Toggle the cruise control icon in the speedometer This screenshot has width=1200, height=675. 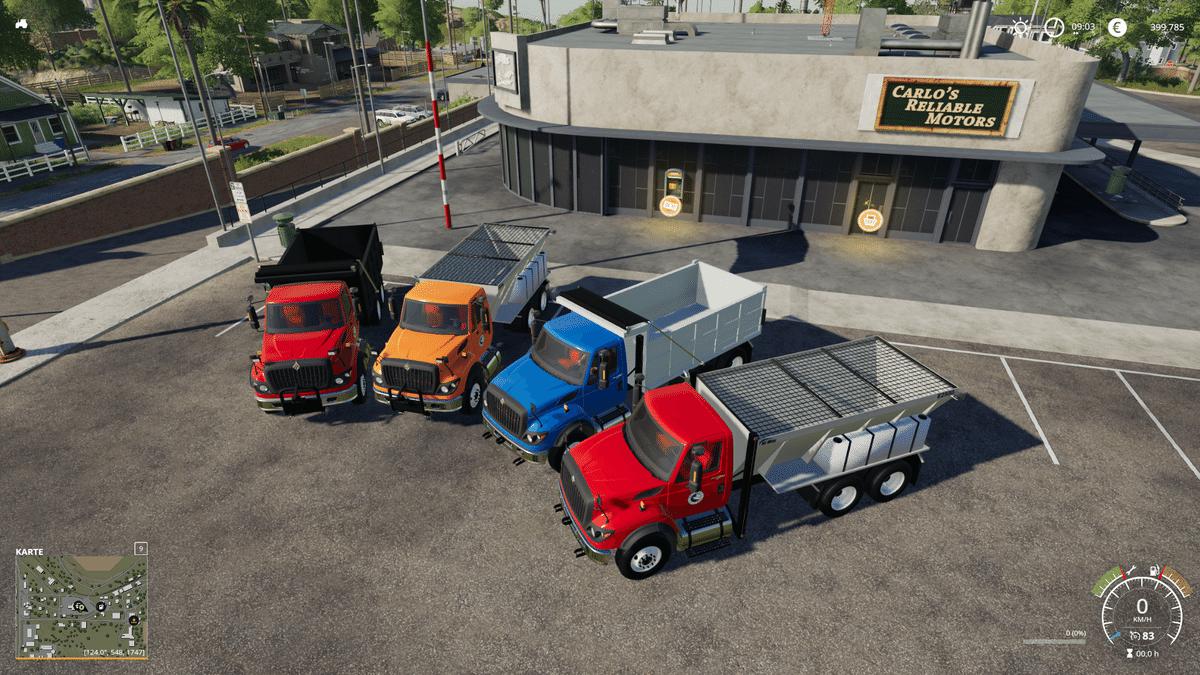[1133, 635]
